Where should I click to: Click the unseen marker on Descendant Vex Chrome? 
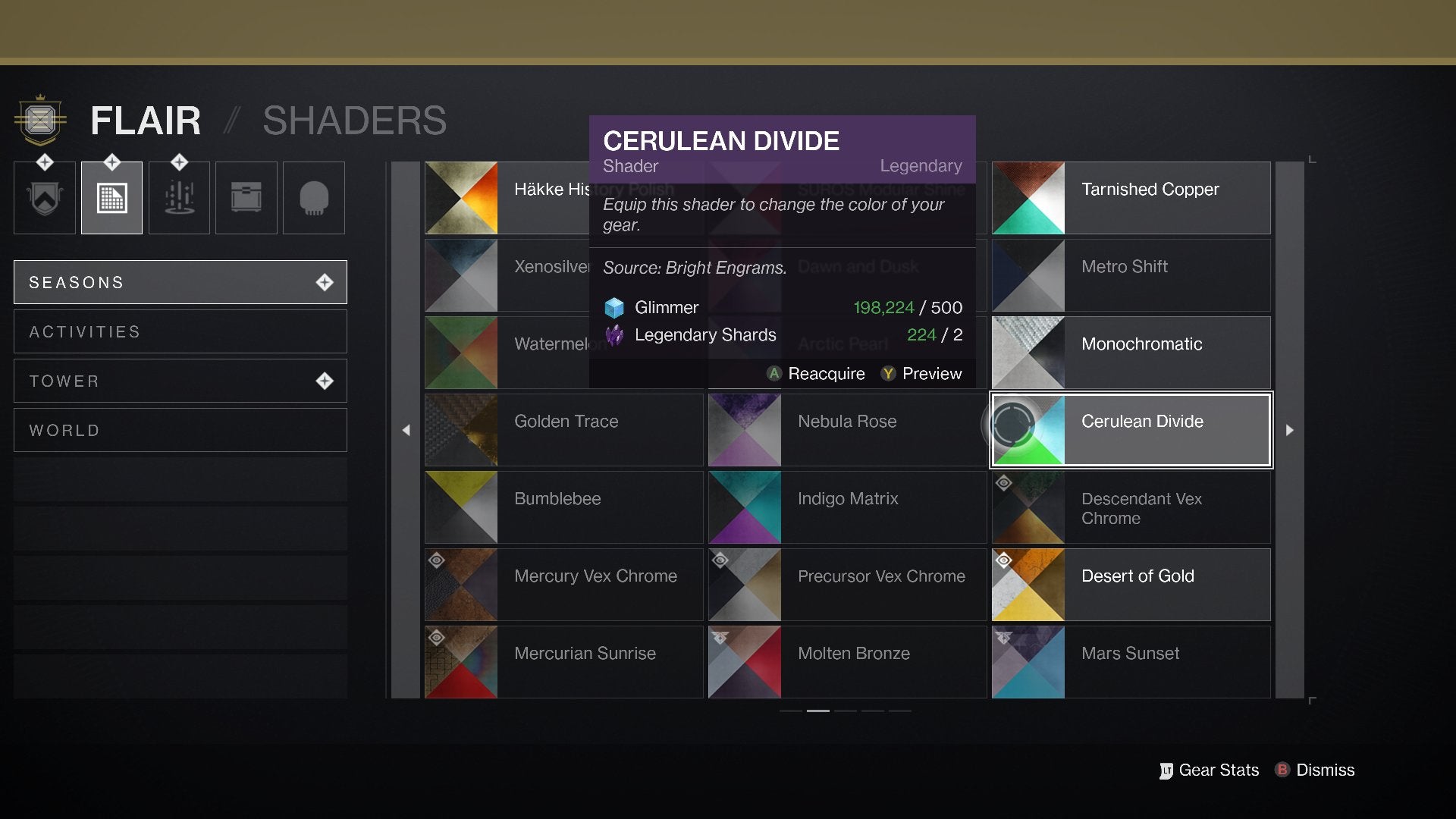click(1004, 482)
